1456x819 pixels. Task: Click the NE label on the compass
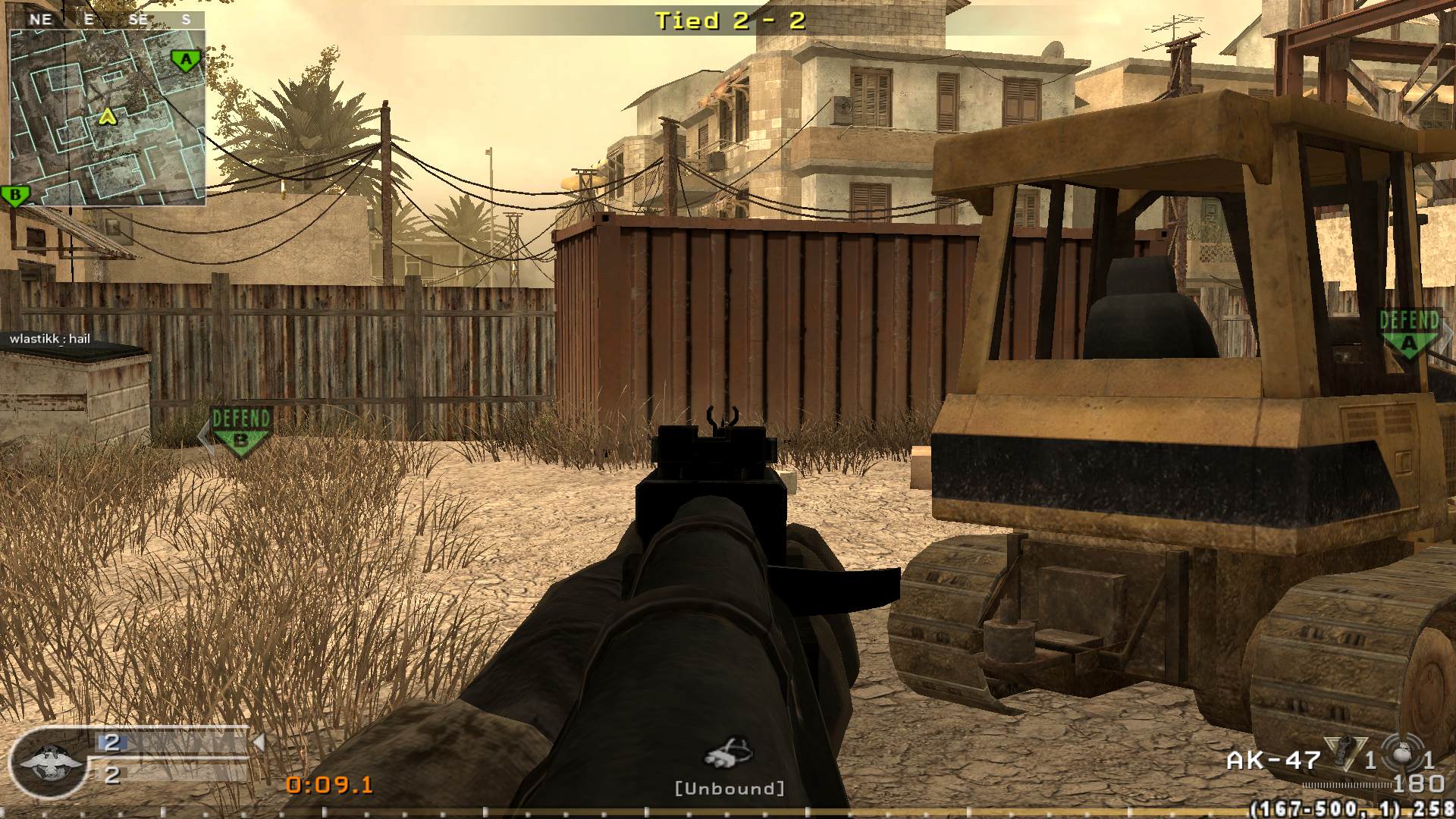coord(42,19)
